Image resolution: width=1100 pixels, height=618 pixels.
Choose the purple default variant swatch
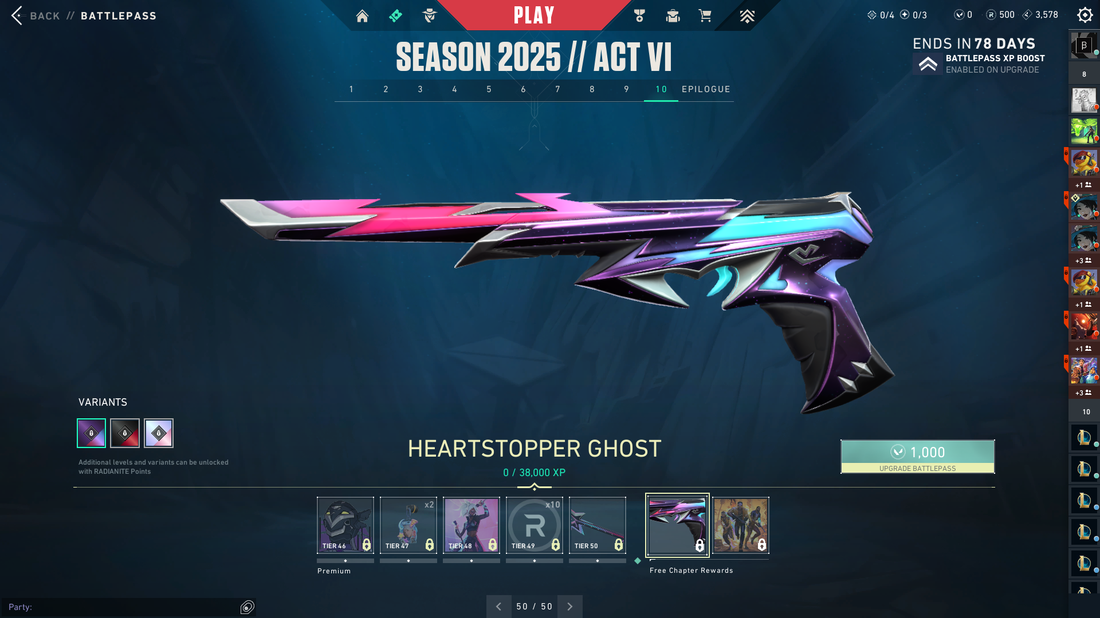(x=92, y=433)
